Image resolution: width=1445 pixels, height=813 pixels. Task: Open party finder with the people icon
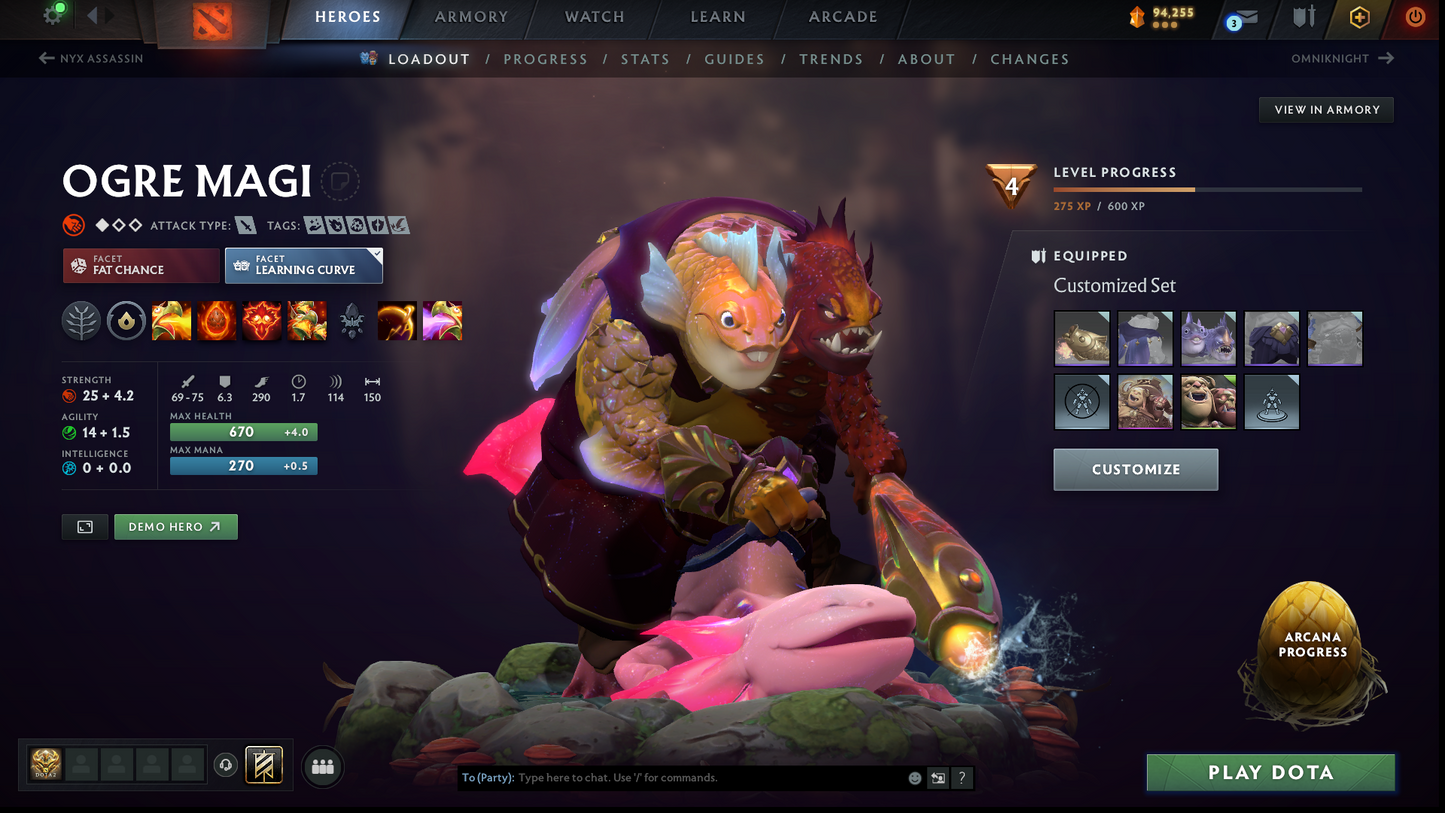[x=322, y=766]
